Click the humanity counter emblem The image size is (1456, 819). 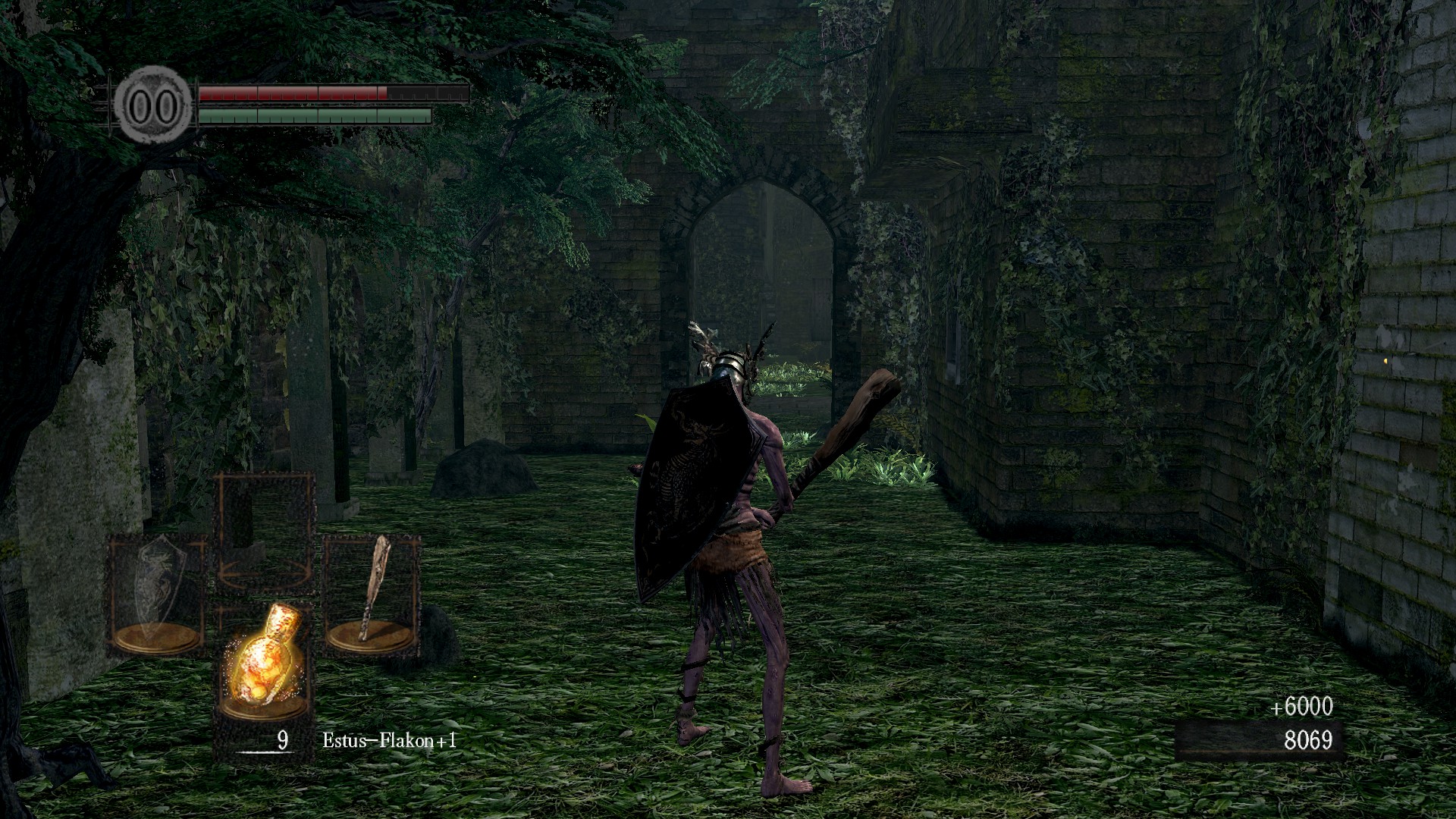[x=152, y=105]
